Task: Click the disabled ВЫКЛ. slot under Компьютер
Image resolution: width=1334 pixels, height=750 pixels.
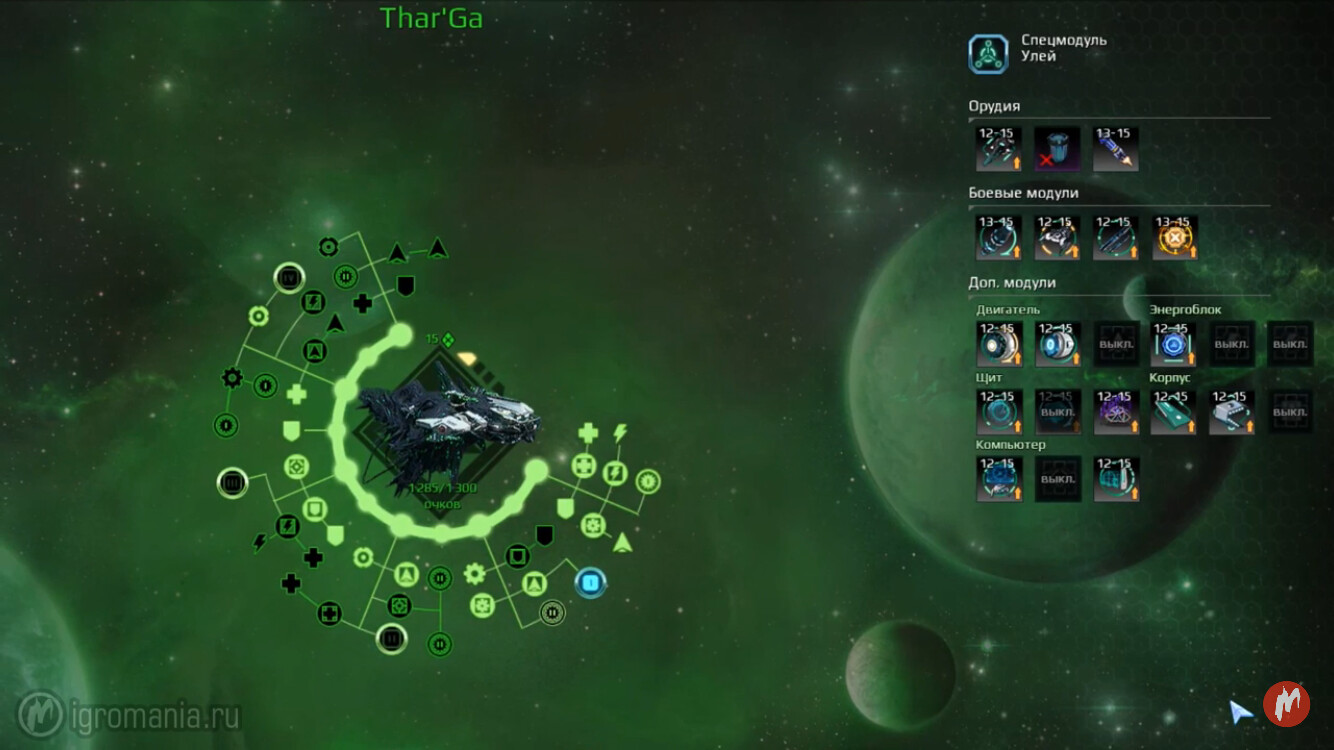Action: (1057, 478)
